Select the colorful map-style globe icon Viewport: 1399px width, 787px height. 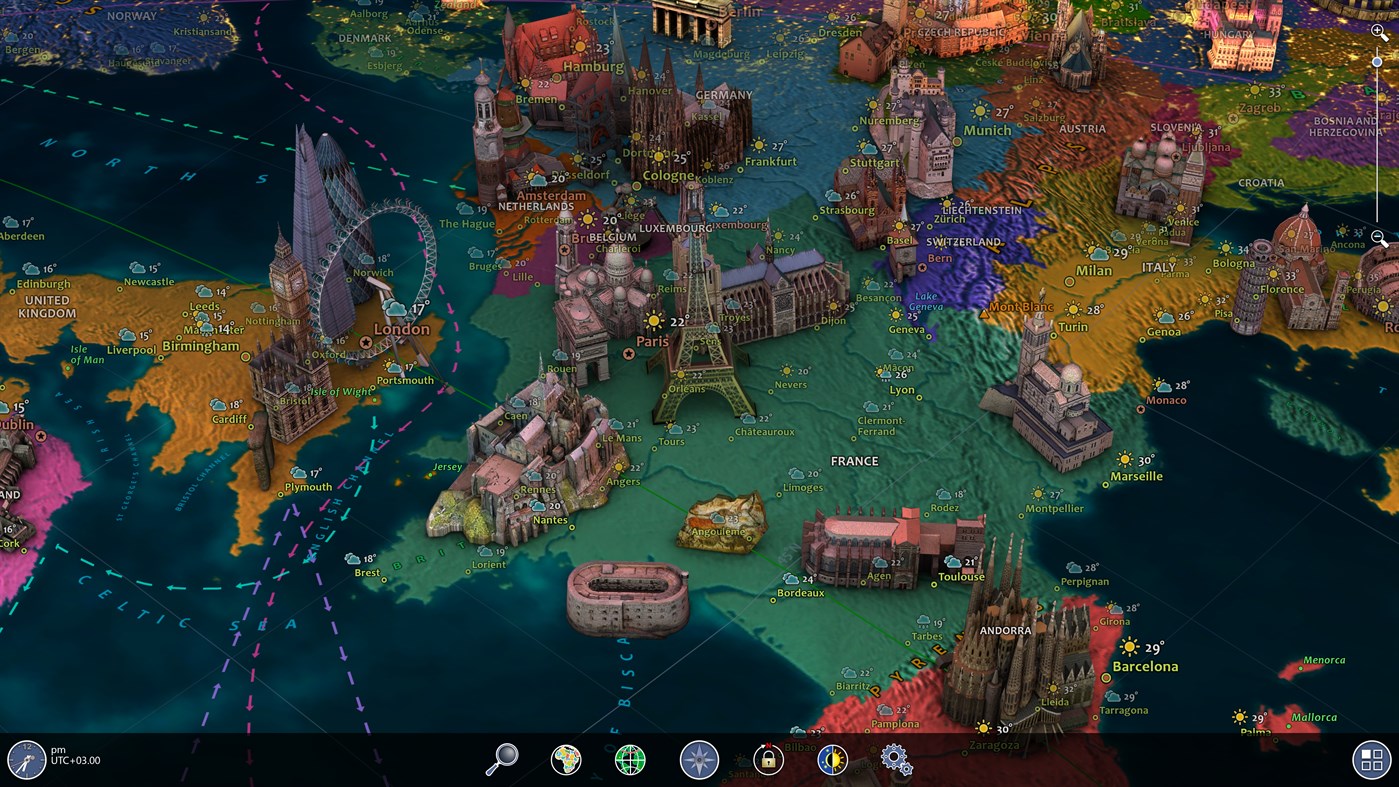(x=565, y=758)
